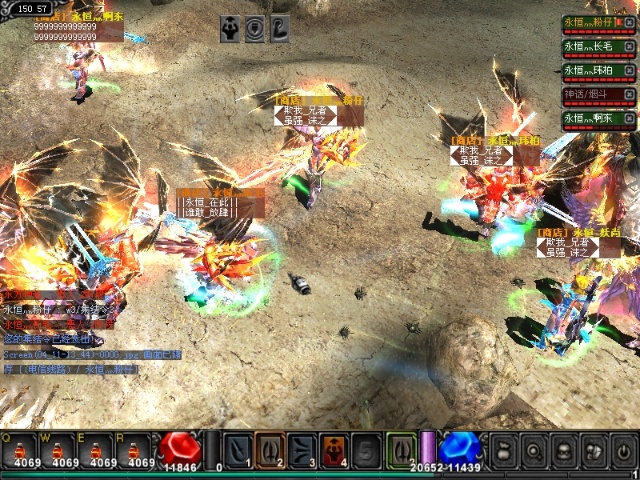This screenshot has height=480, width=640.
Task: Activate skill slot number 2
Action: pos(270,450)
